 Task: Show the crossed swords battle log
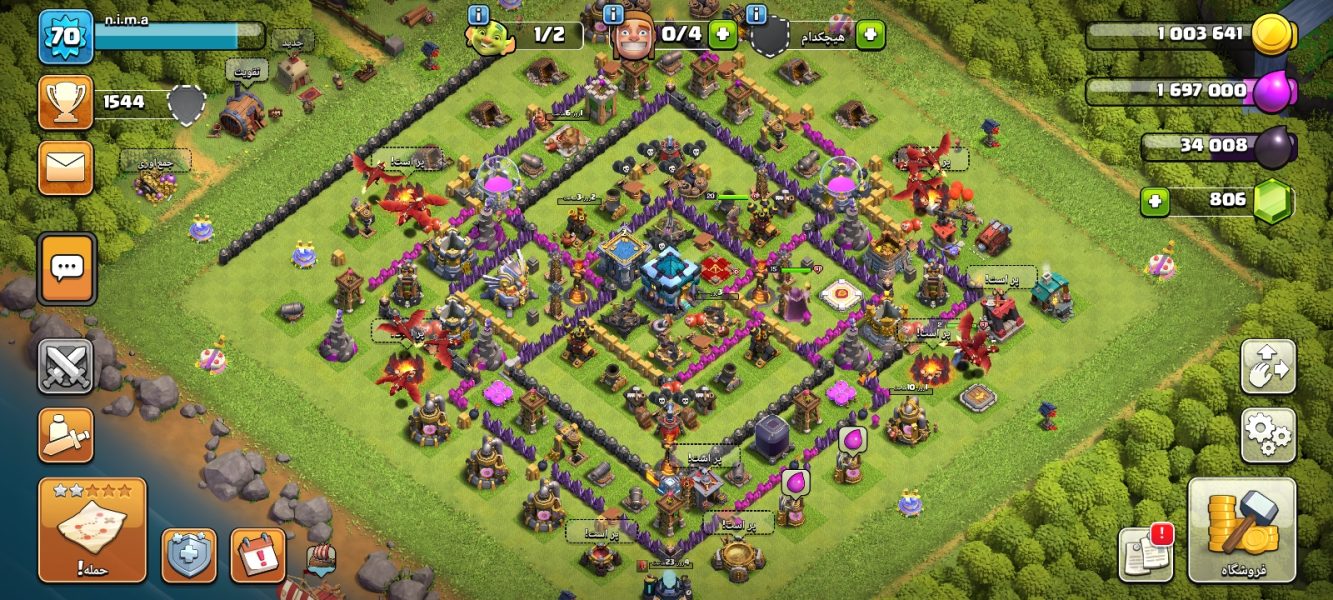(66, 366)
